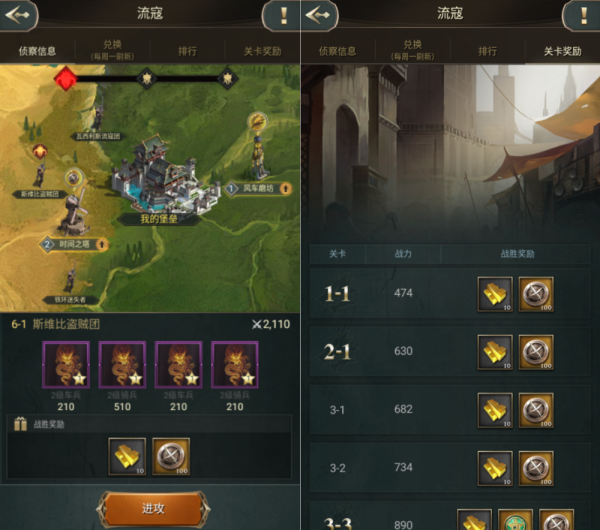The width and height of the screenshot is (600, 530).
Task: Switch to the 排行 tab above the stage list
Action: pos(487,50)
